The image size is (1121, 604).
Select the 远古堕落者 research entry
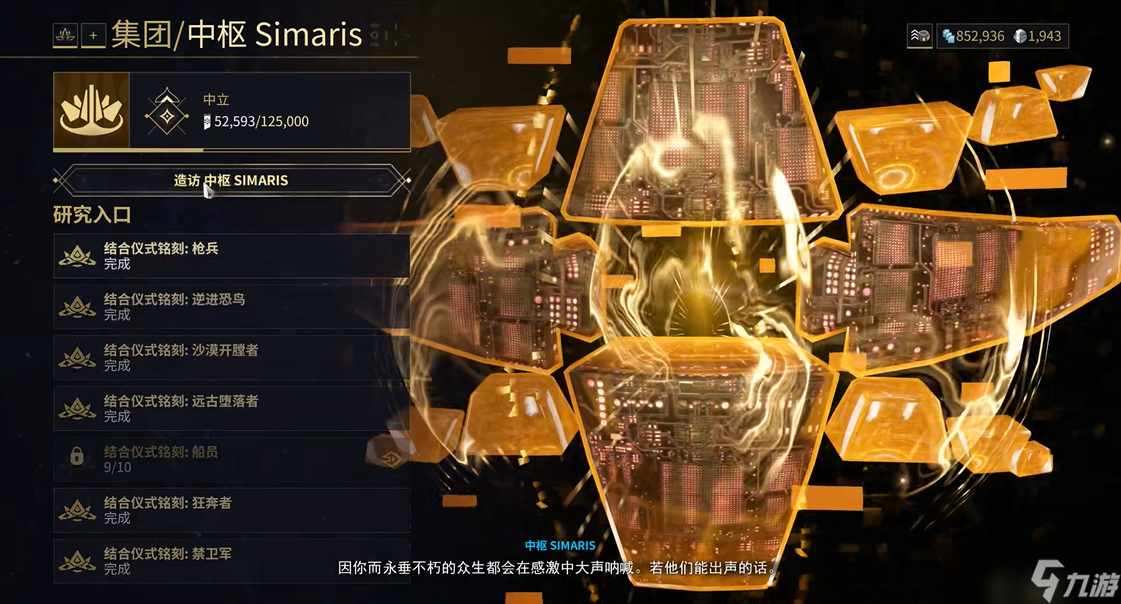tap(231, 408)
